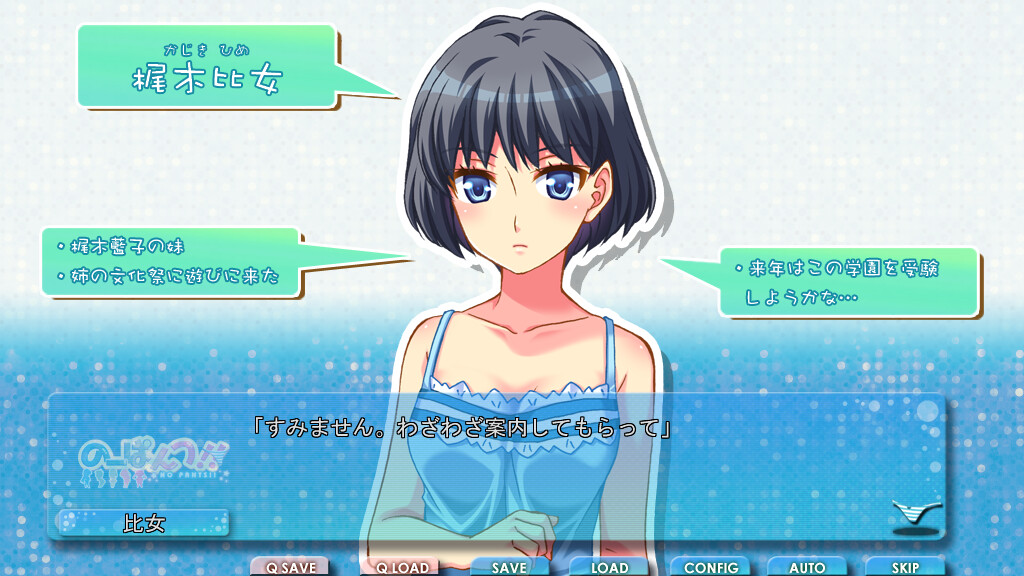This screenshot has height=576, width=1024.
Task: Click the Q SAVE button
Action: coord(290,567)
